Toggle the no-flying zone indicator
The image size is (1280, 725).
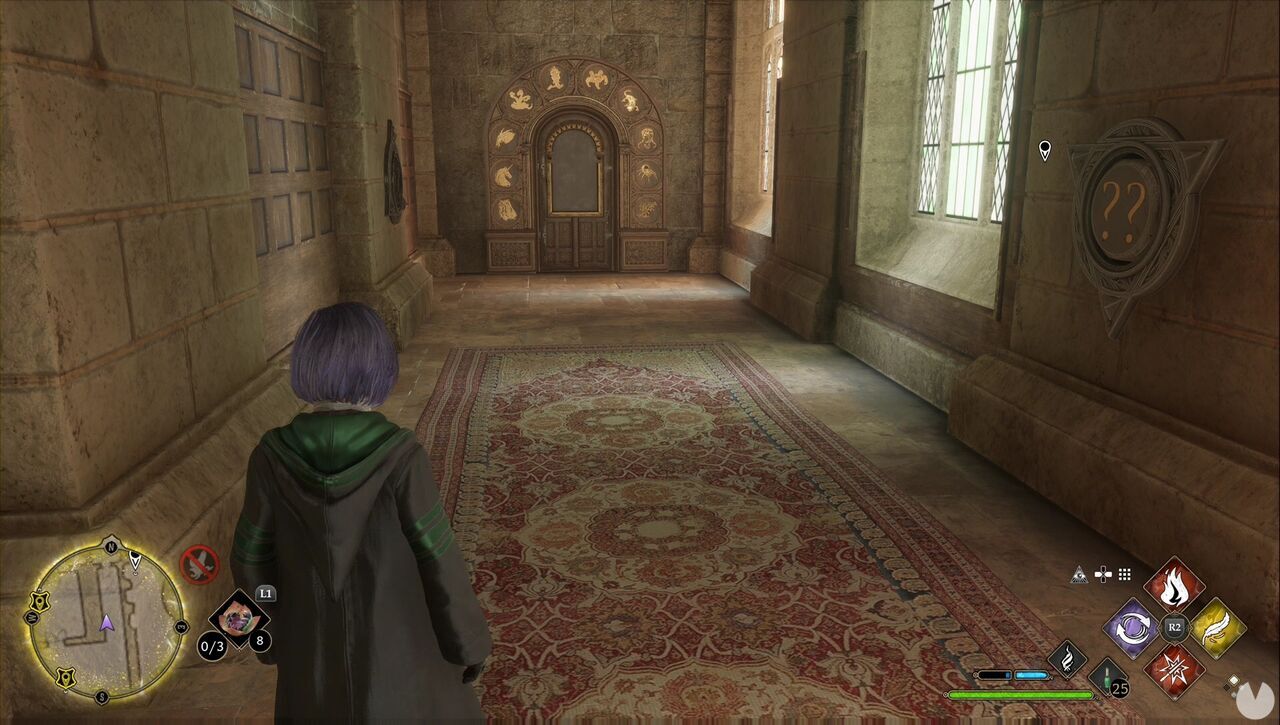click(x=199, y=565)
